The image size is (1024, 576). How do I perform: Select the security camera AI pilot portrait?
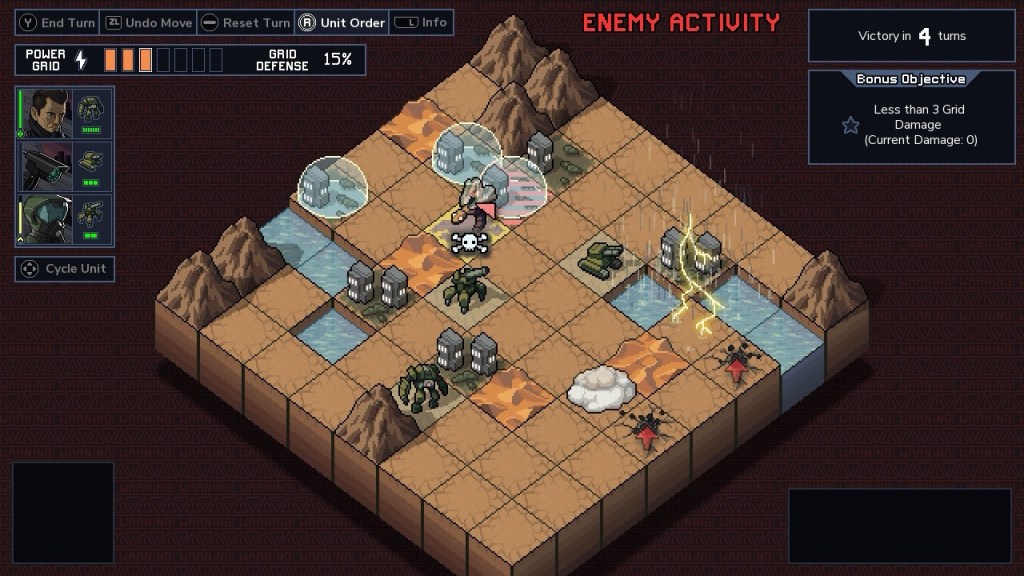46,165
